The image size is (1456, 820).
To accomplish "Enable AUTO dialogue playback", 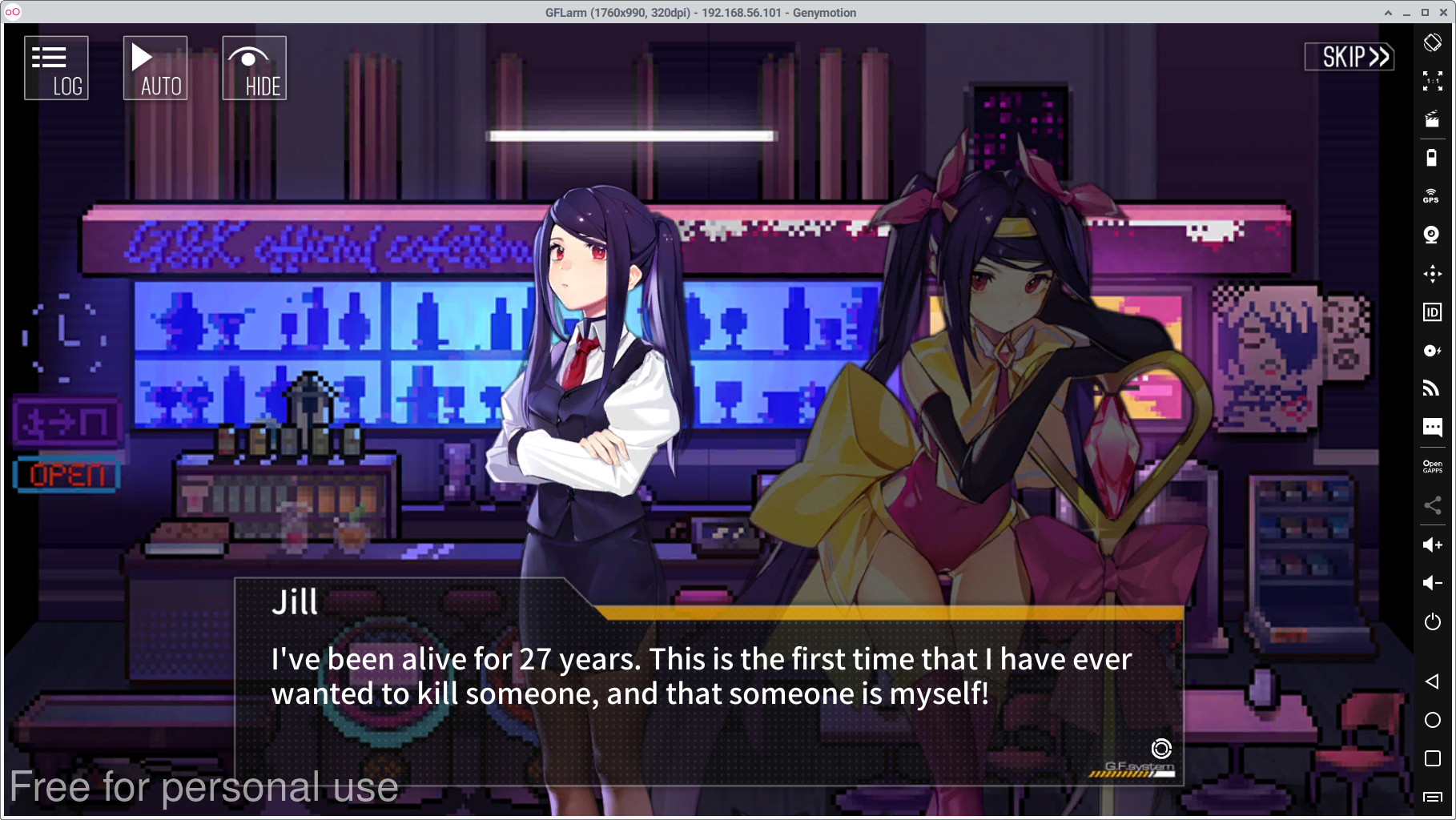I will pos(155,68).
